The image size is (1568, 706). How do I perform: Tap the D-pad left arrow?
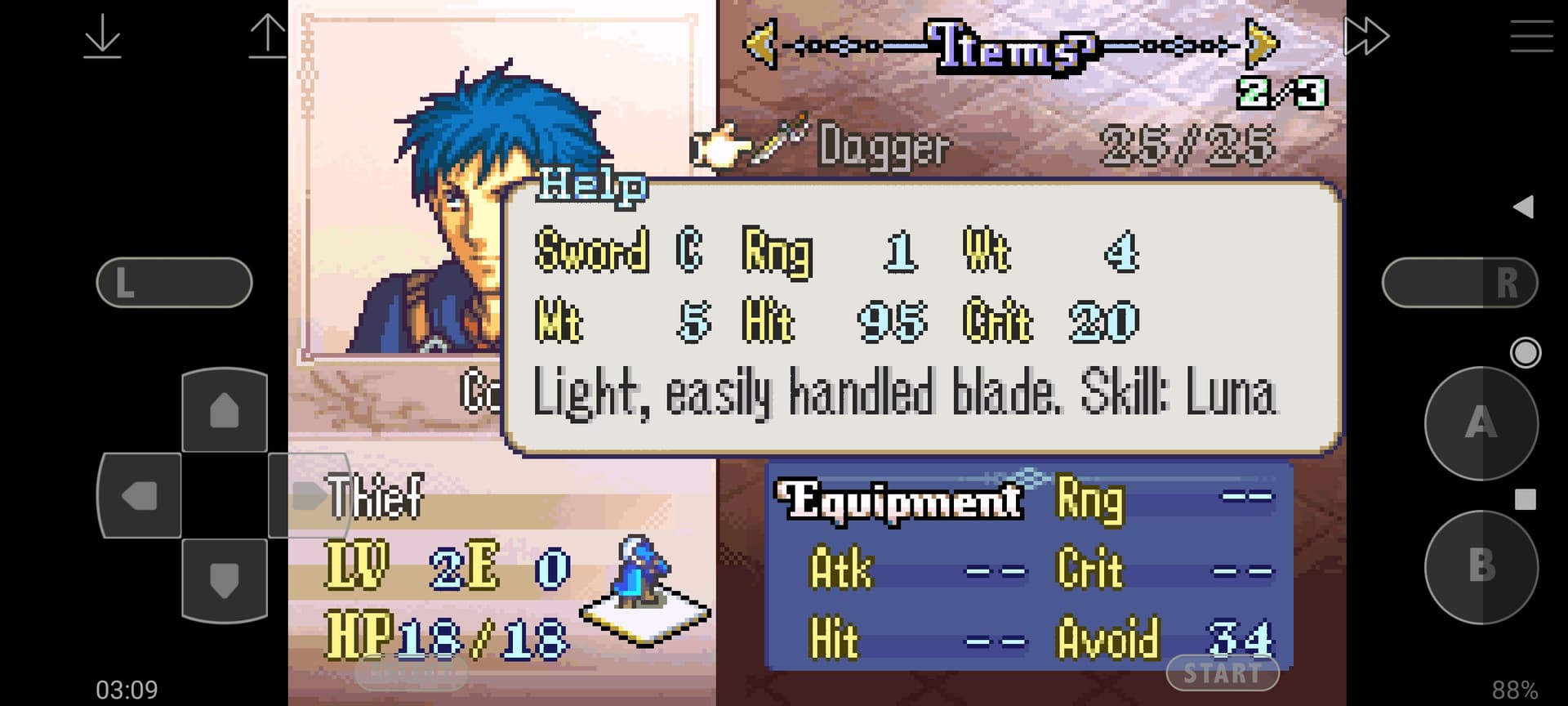[140, 495]
